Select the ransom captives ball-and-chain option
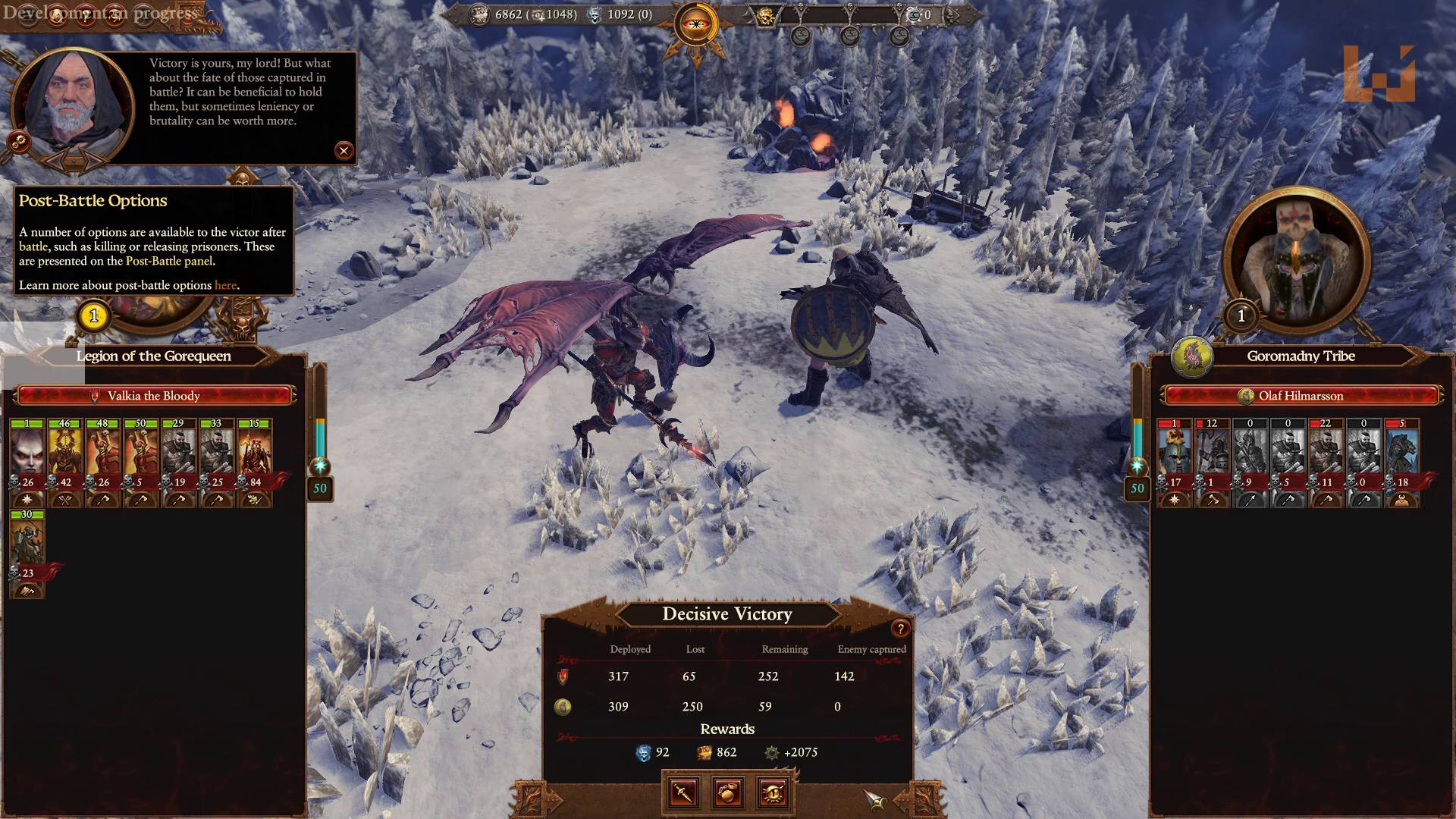This screenshot has height=819, width=1456. (727, 794)
